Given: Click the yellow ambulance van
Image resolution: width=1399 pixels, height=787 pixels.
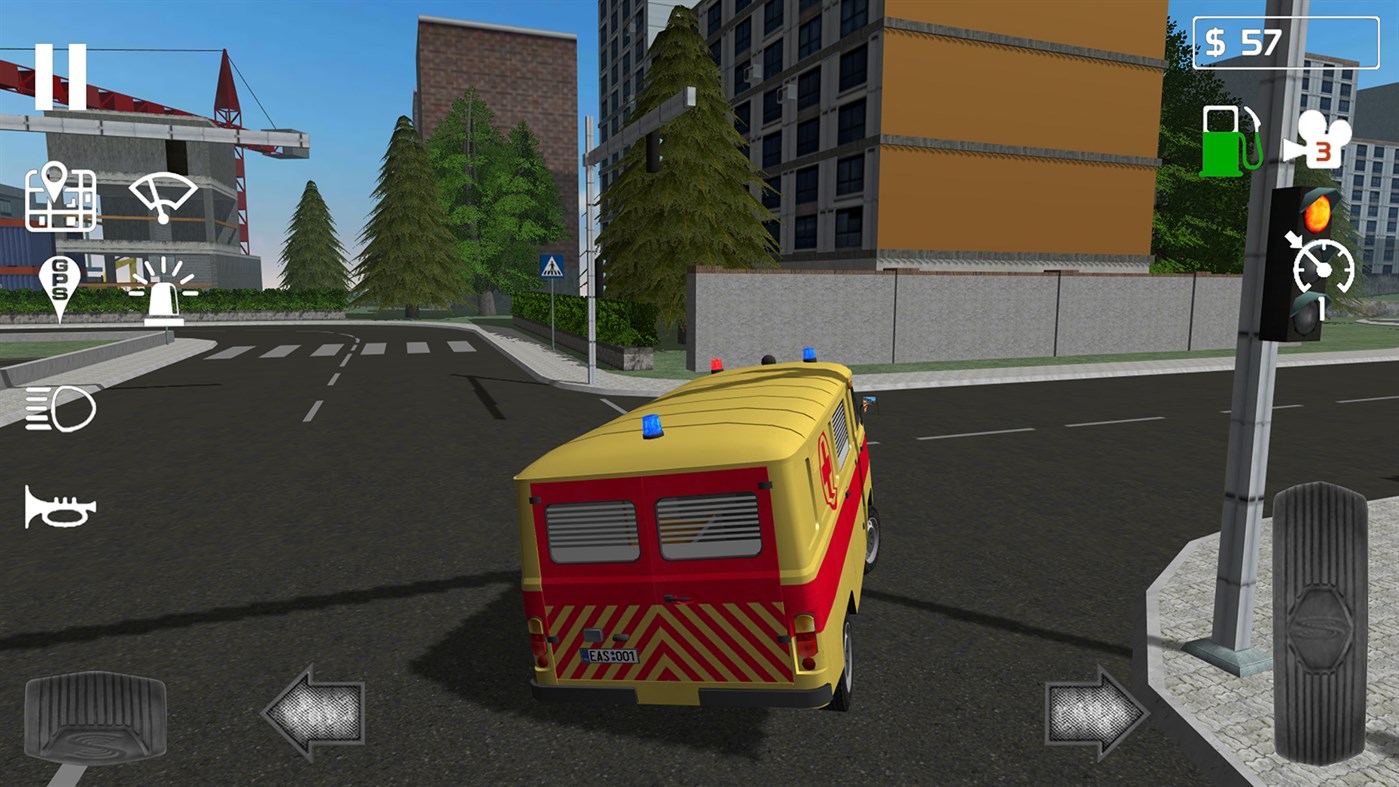Looking at the screenshot, I should 690,530.
